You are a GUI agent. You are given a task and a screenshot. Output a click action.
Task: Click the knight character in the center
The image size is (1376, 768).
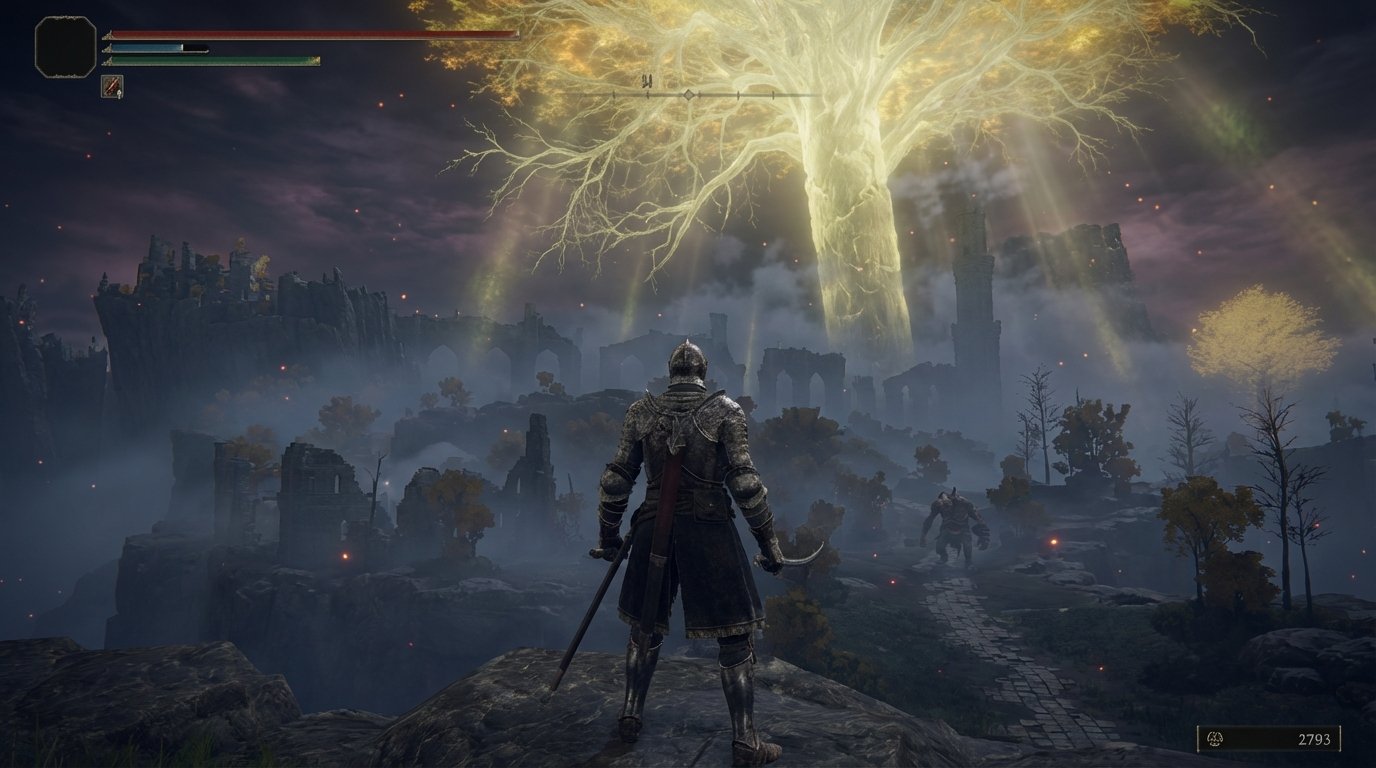point(688,500)
